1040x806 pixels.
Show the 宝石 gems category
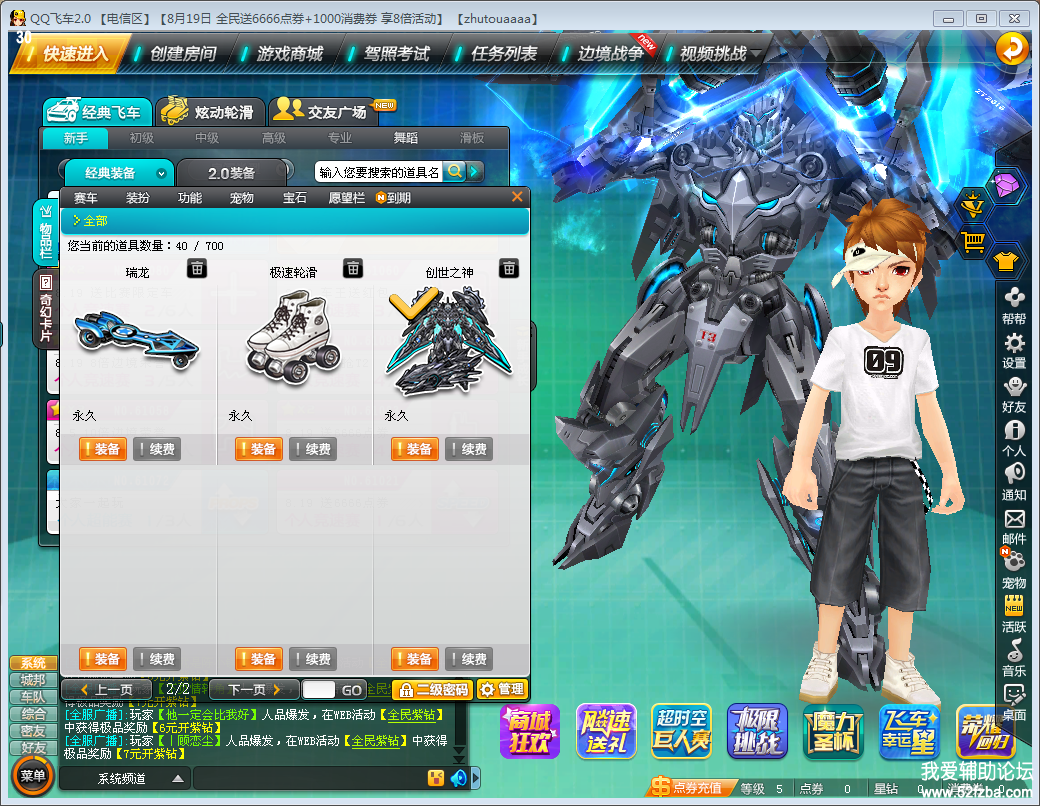tap(295, 198)
